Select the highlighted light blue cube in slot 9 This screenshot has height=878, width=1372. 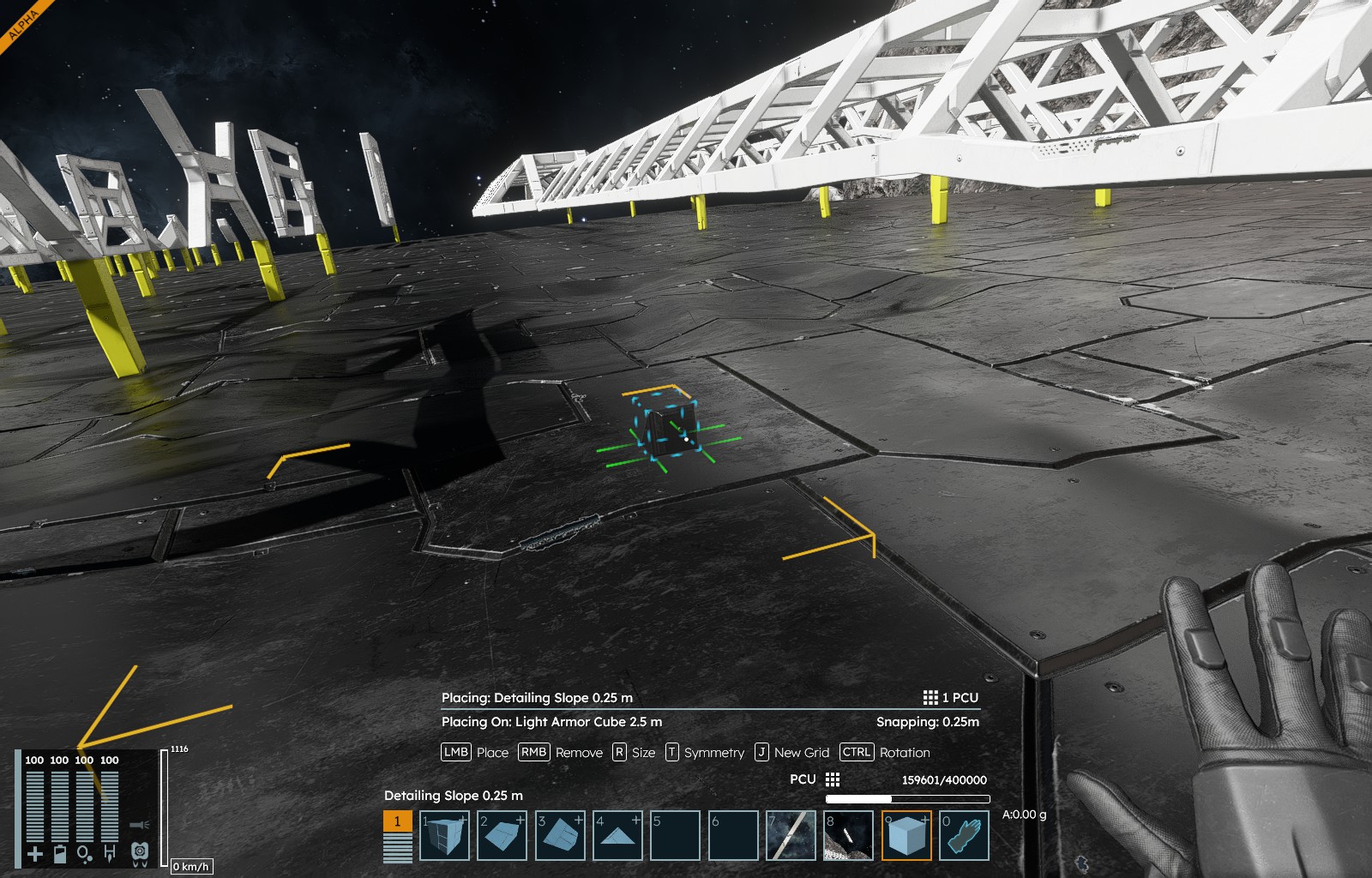click(906, 836)
